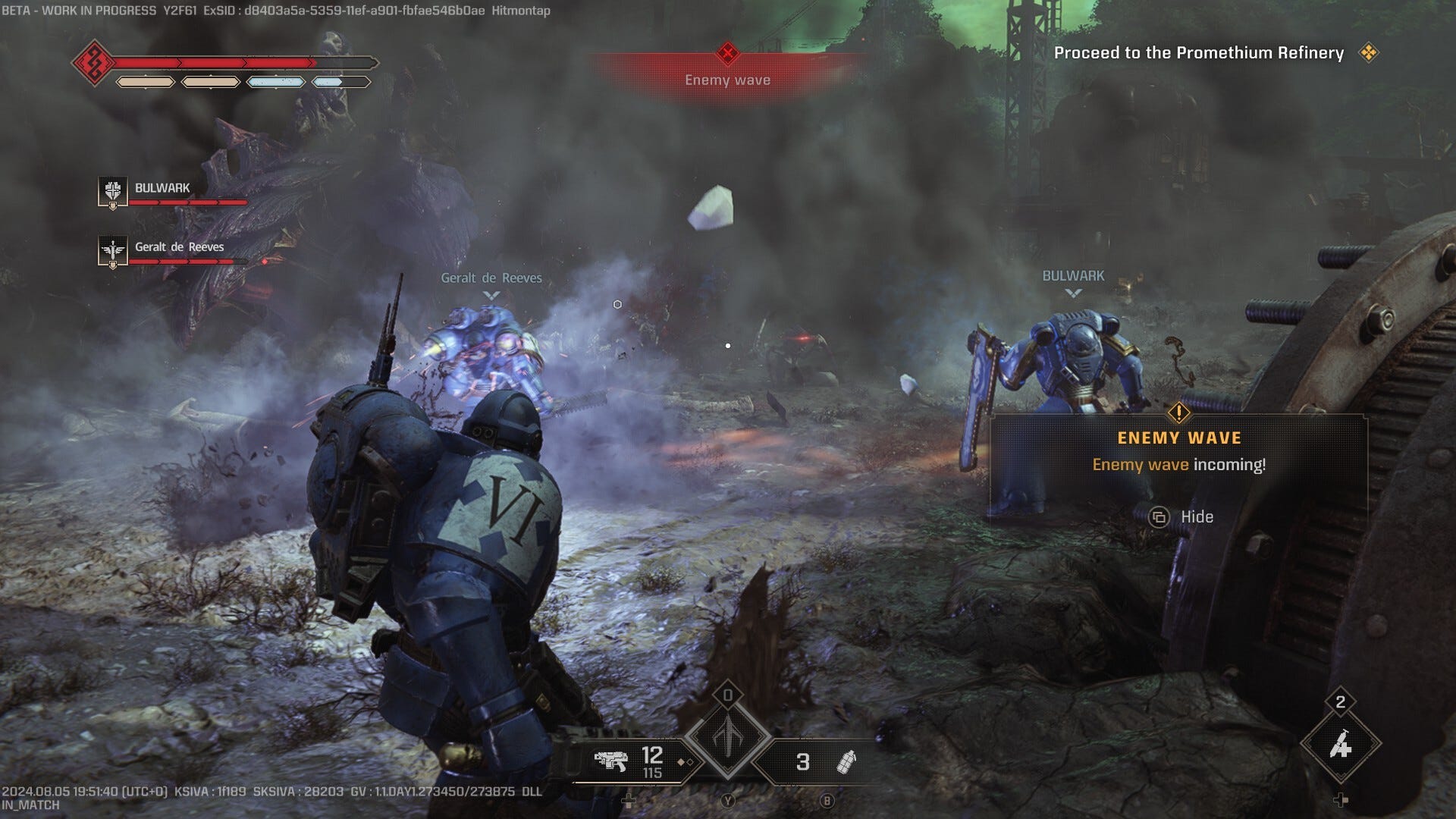Image resolution: width=1456 pixels, height=819 pixels.
Task: Use the medicae stimm slot
Action: coord(1340,745)
